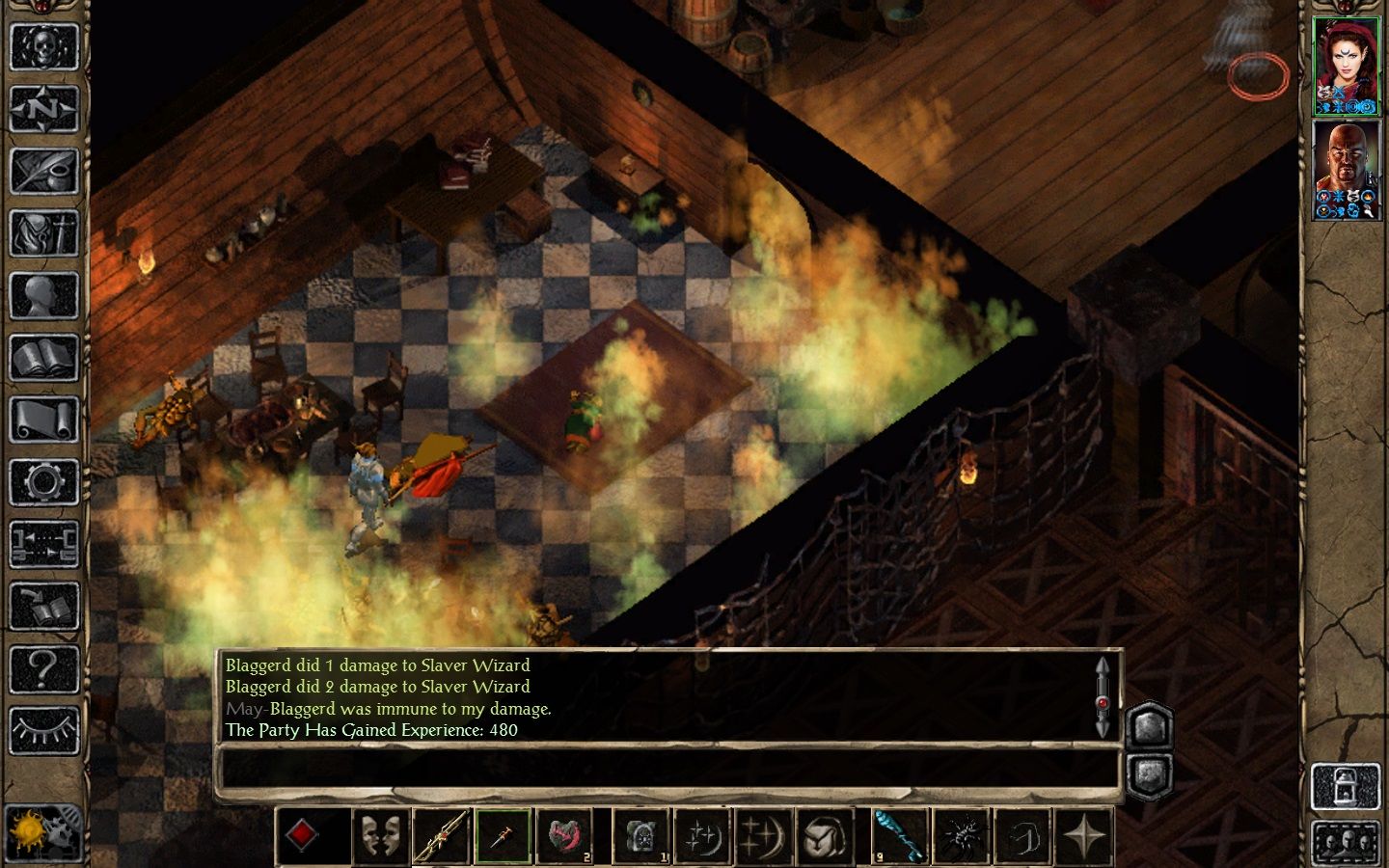The width and height of the screenshot is (1389, 868).
Task: Open the mage spellbook
Action: pyautogui.click(x=44, y=358)
